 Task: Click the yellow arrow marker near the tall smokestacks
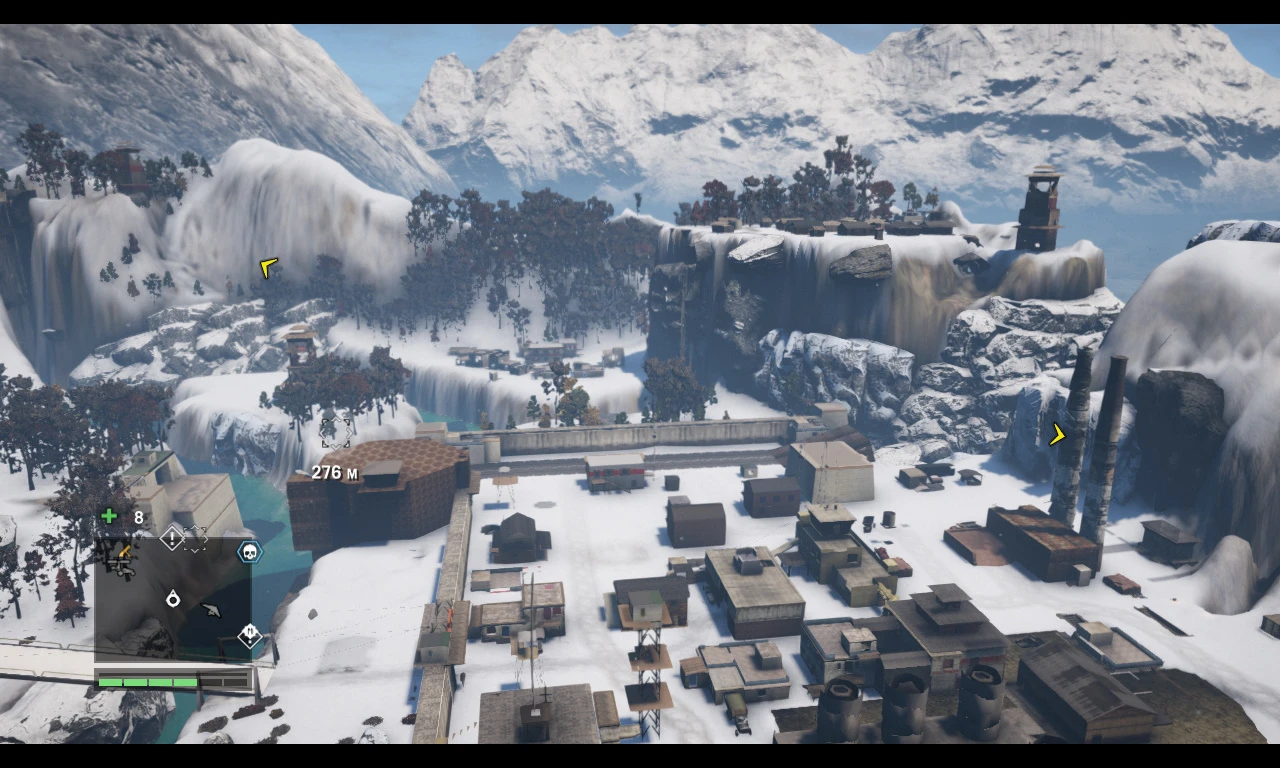point(1056,436)
